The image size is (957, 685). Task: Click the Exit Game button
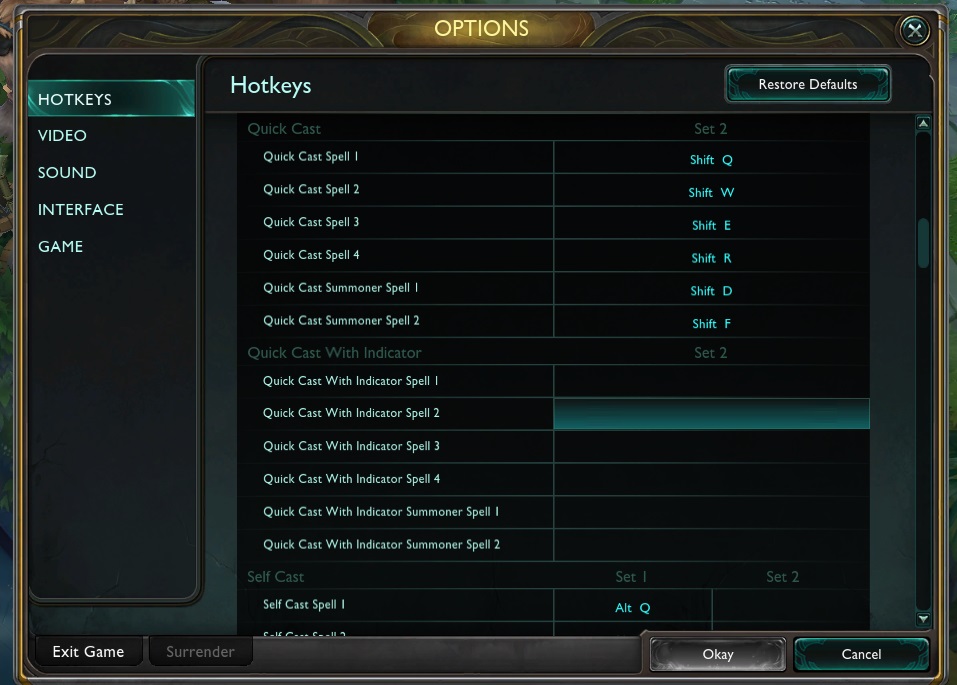pyautogui.click(x=88, y=652)
